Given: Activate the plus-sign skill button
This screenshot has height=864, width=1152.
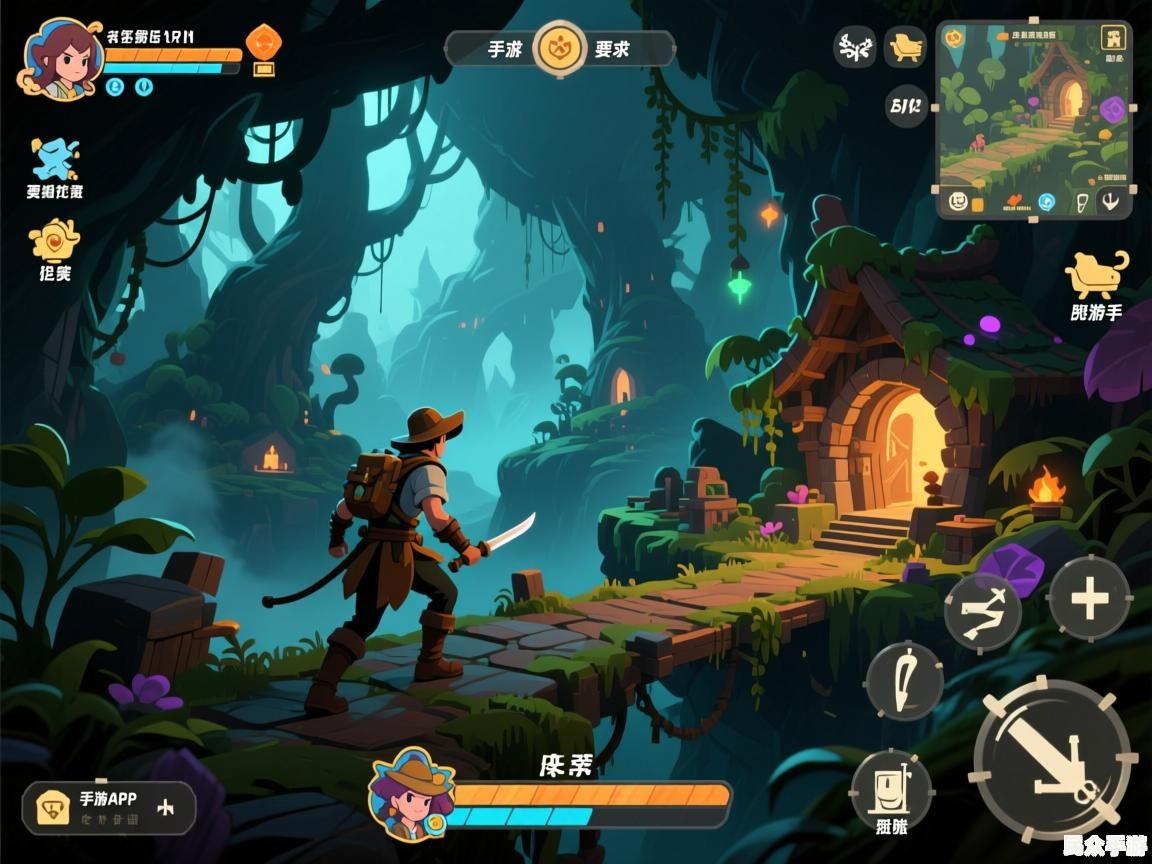Looking at the screenshot, I should coord(1089,599).
